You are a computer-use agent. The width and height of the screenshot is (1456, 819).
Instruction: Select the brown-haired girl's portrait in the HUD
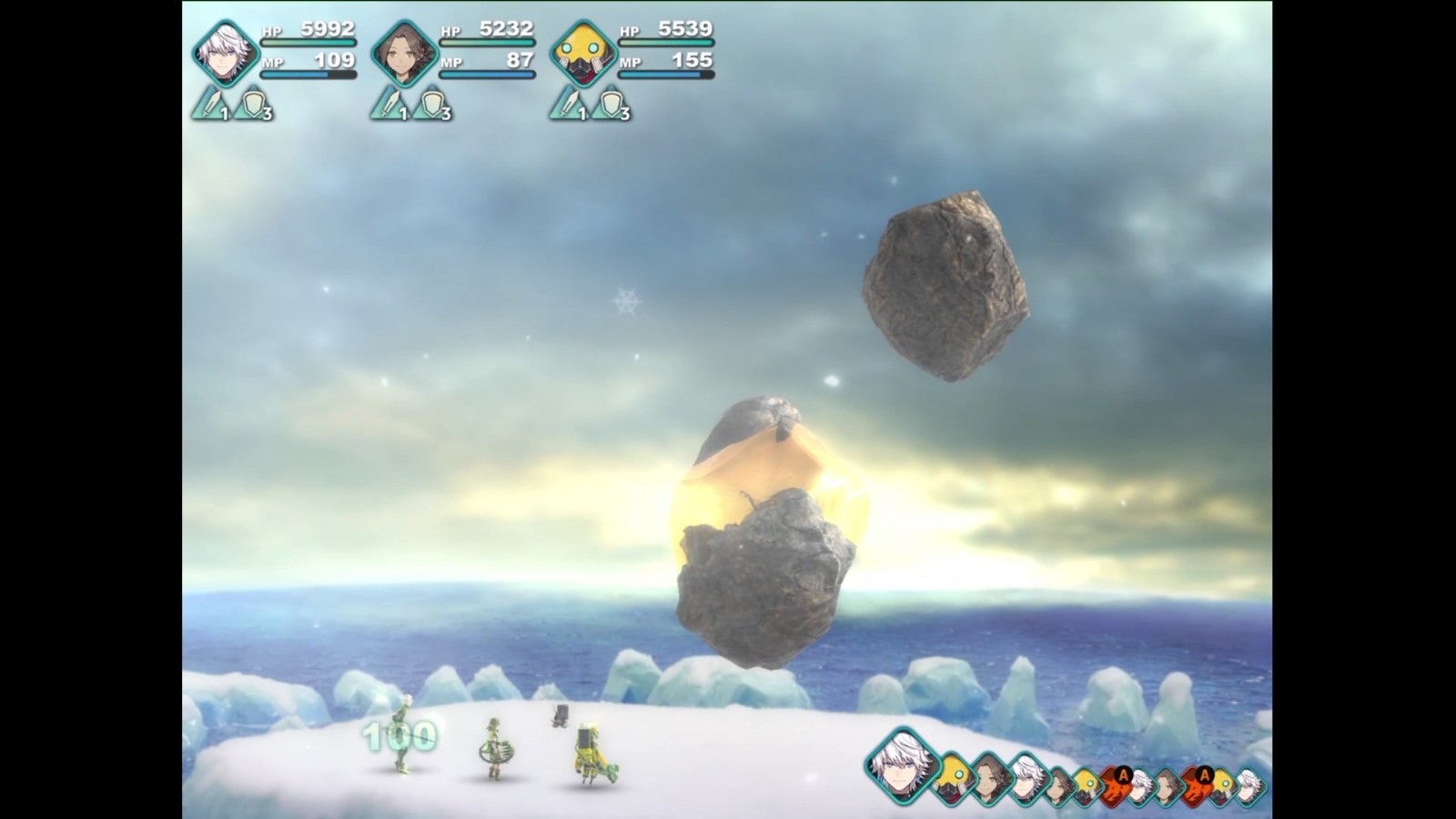pyautogui.click(x=405, y=52)
